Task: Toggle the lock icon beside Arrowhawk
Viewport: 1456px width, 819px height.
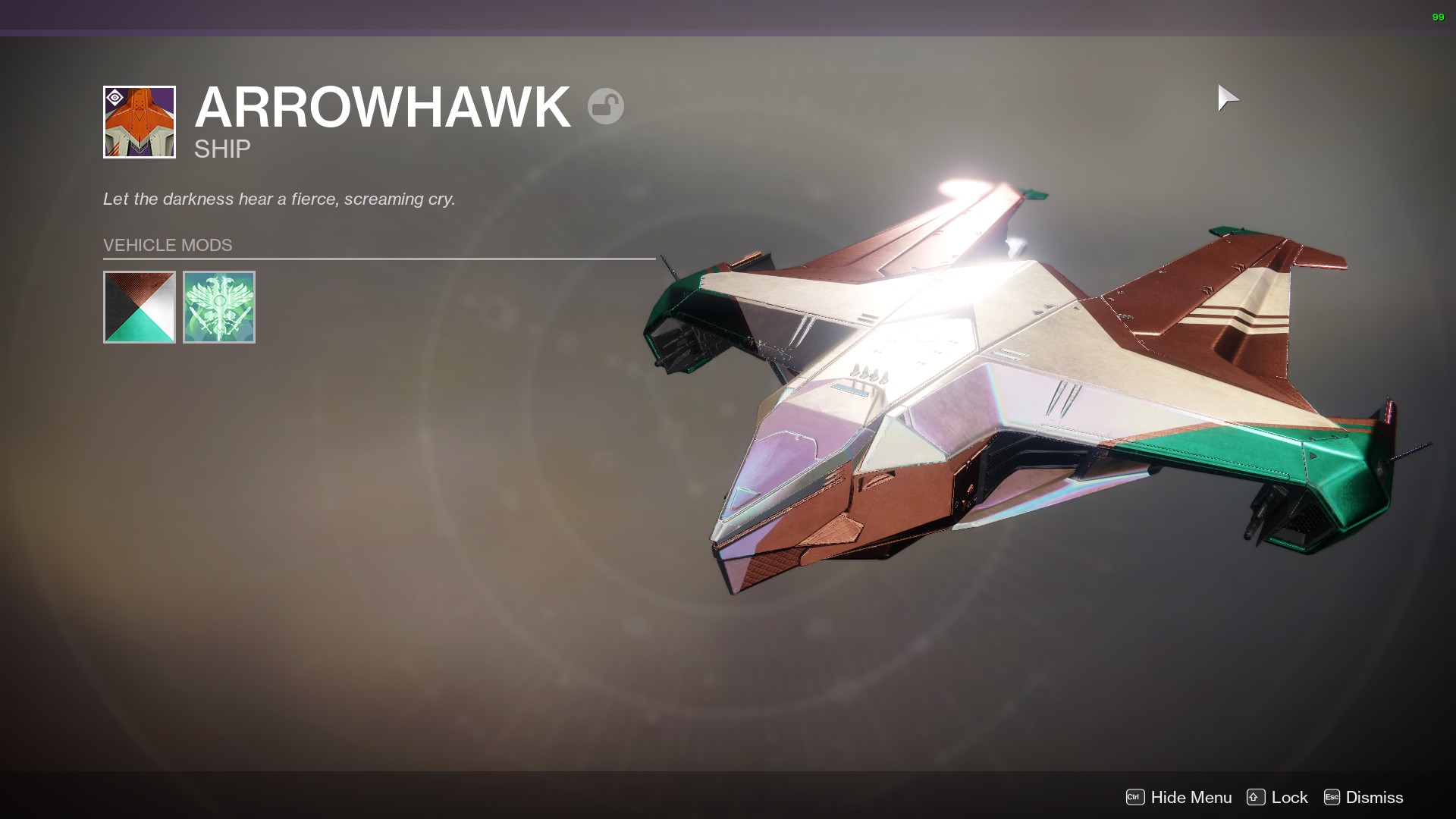Action: (x=605, y=106)
